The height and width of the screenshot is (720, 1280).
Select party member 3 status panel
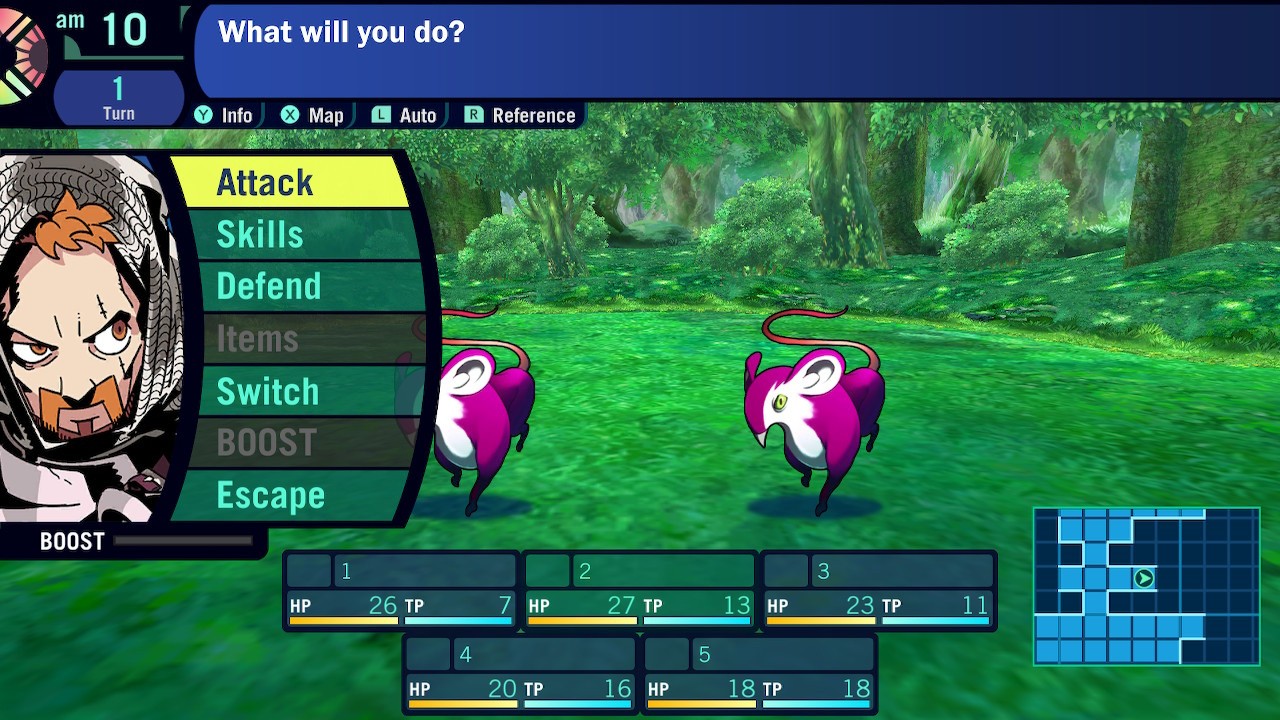pos(879,590)
